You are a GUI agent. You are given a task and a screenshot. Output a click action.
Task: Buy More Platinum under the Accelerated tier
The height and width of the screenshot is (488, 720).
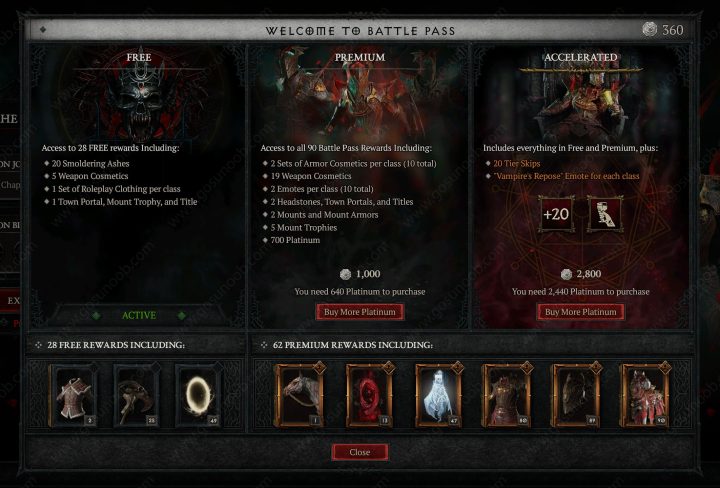580,312
